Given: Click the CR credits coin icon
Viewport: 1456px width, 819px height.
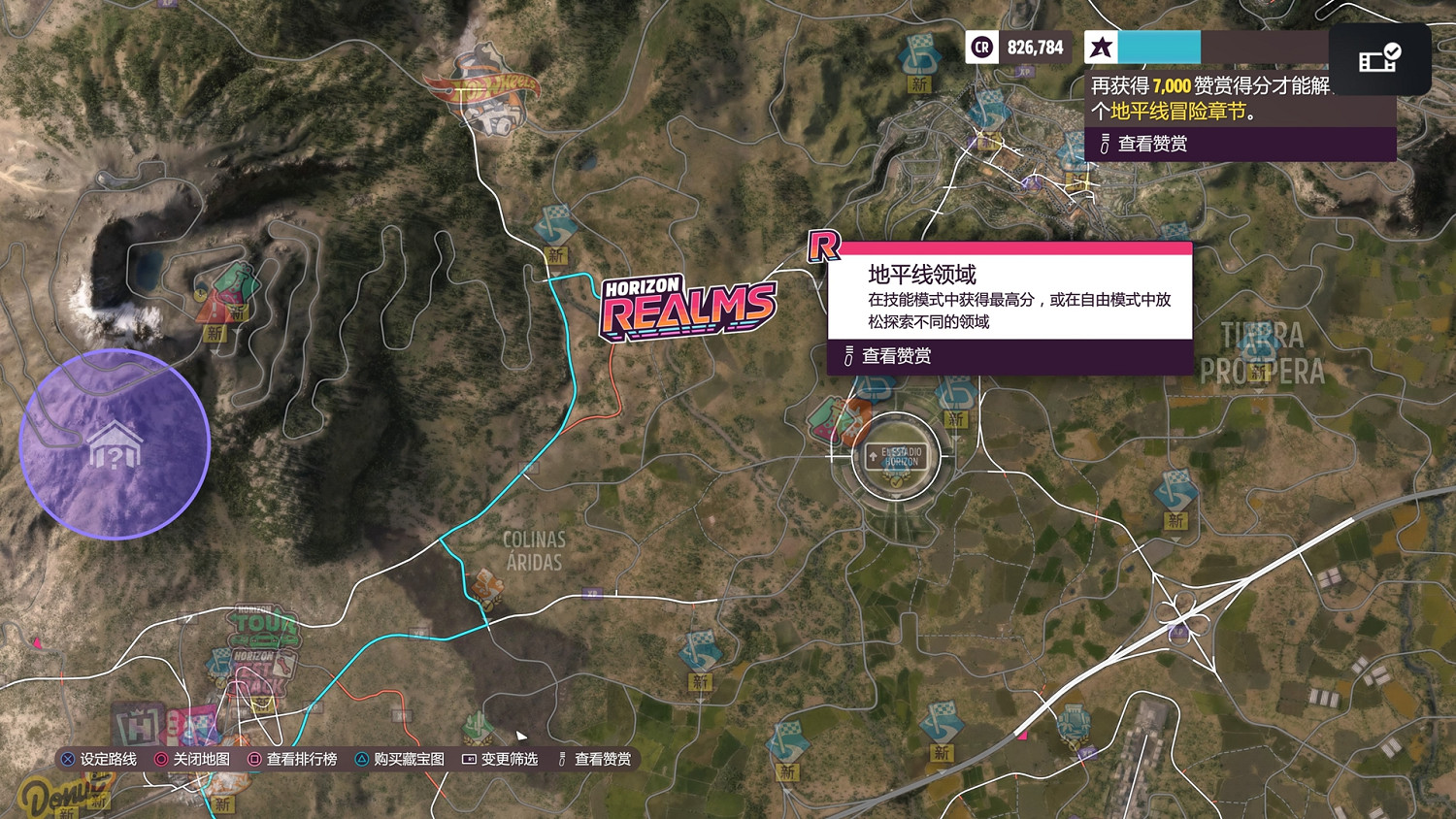Looking at the screenshot, I should click(x=981, y=47).
